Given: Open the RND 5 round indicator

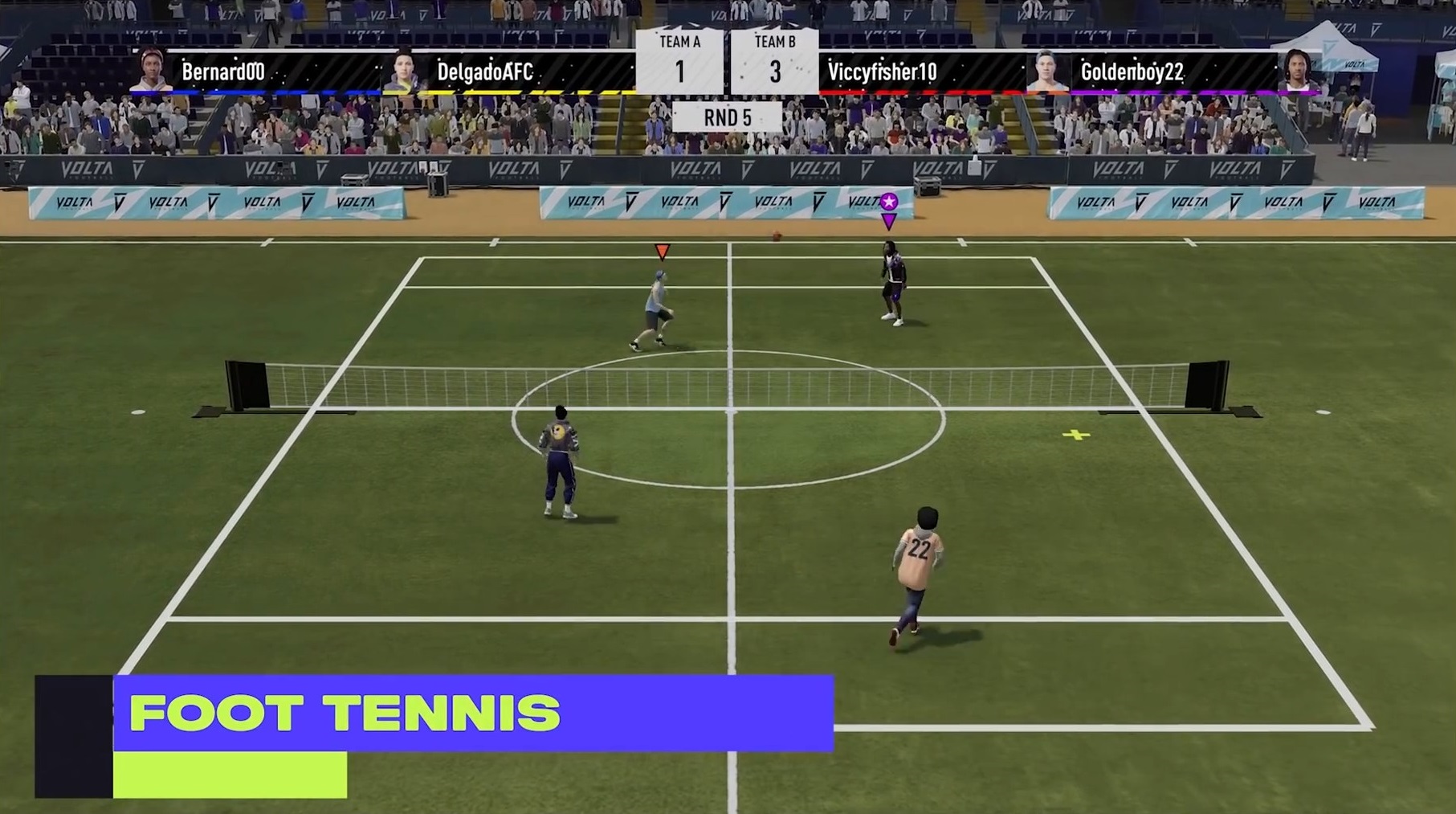Looking at the screenshot, I should (x=728, y=116).
